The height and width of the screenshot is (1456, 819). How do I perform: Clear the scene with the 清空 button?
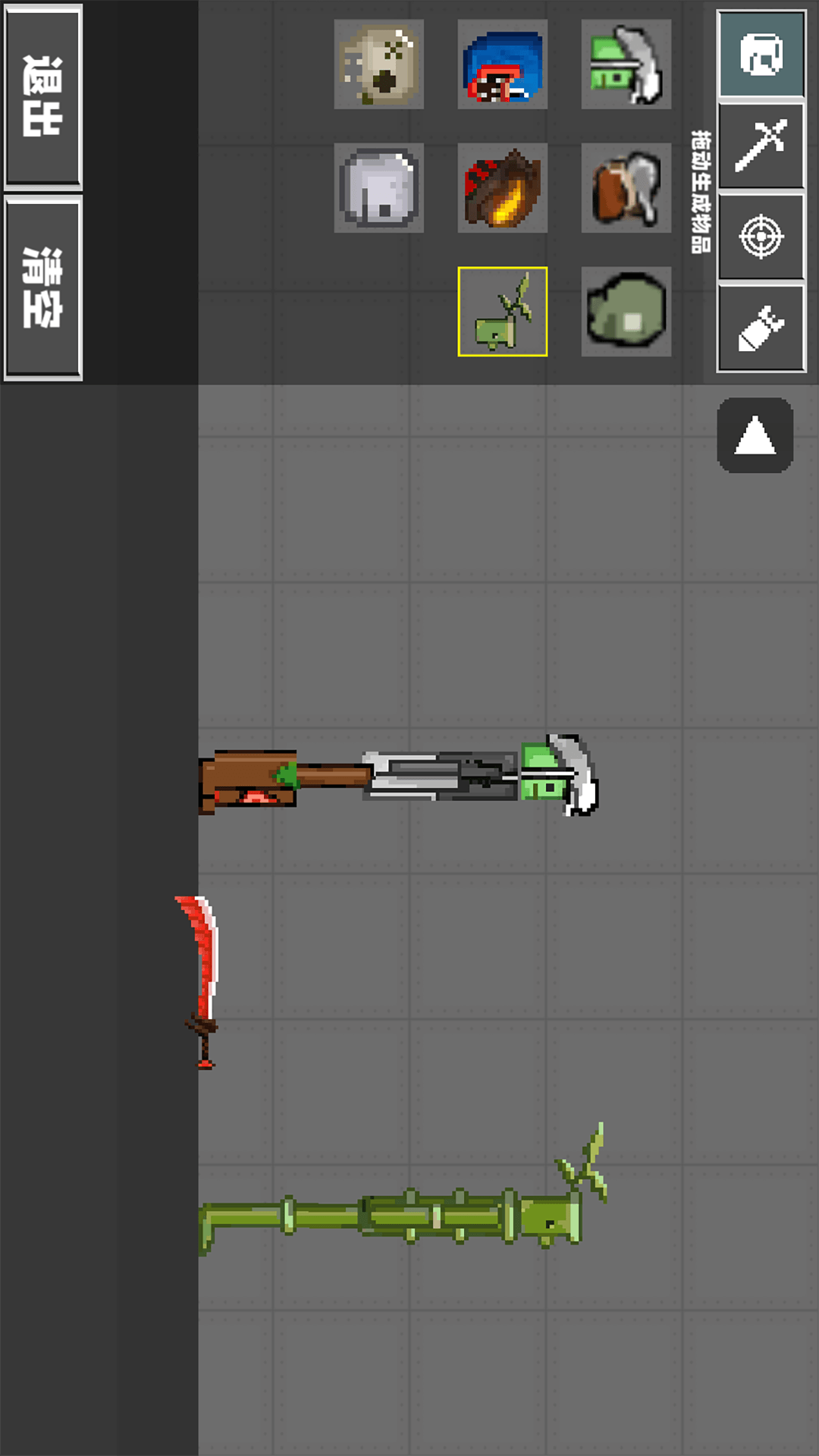point(42,287)
